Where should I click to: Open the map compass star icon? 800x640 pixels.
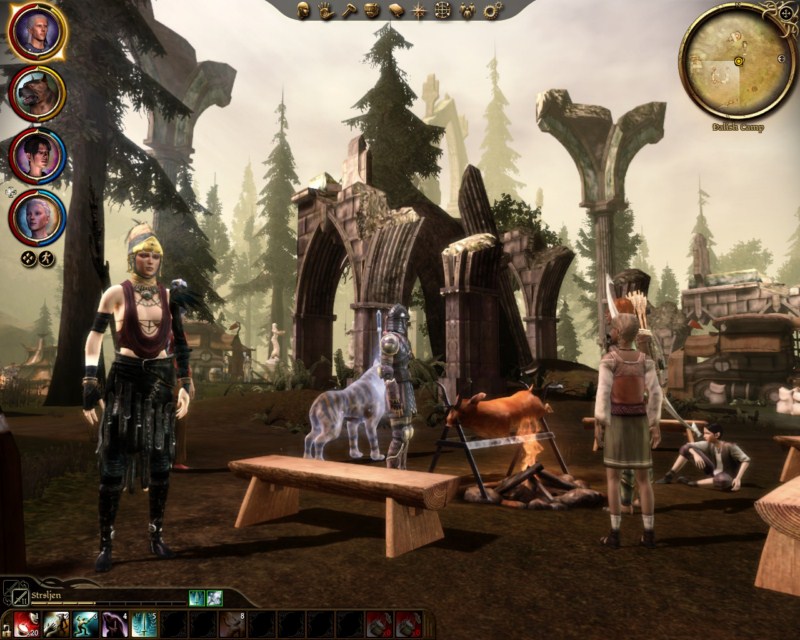pos(418,11)
